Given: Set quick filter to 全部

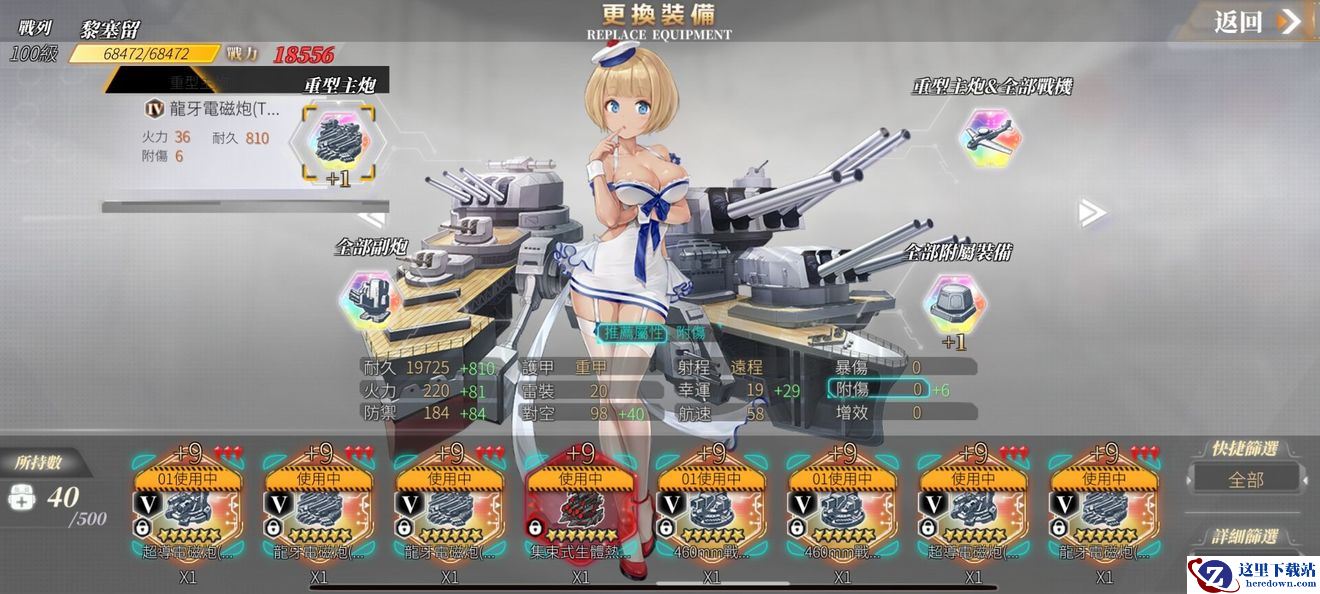Looking at the screenshot, I should coord(1246,479).
